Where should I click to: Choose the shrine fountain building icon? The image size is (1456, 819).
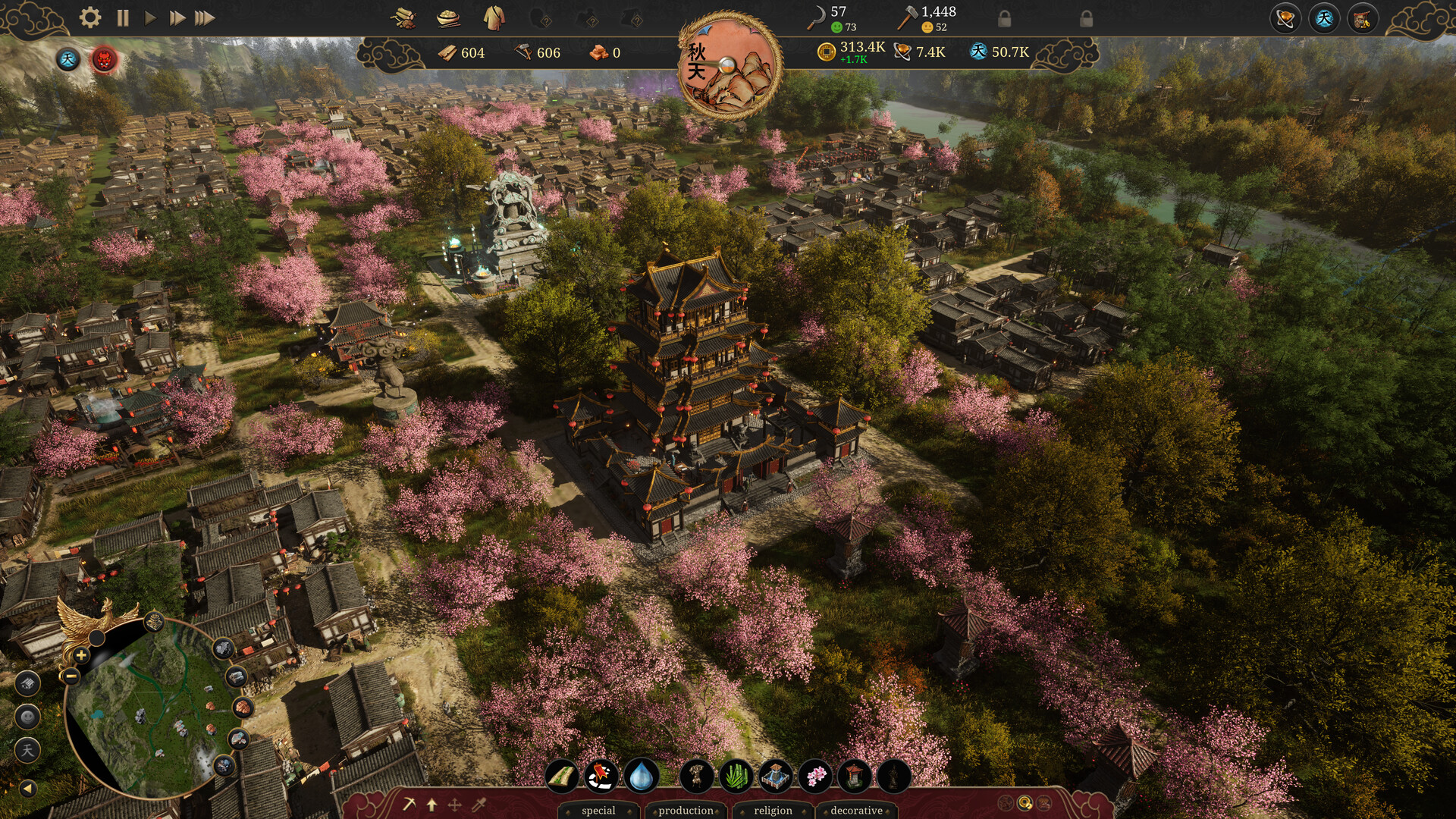pyautogui.click(x=773, y=777)
